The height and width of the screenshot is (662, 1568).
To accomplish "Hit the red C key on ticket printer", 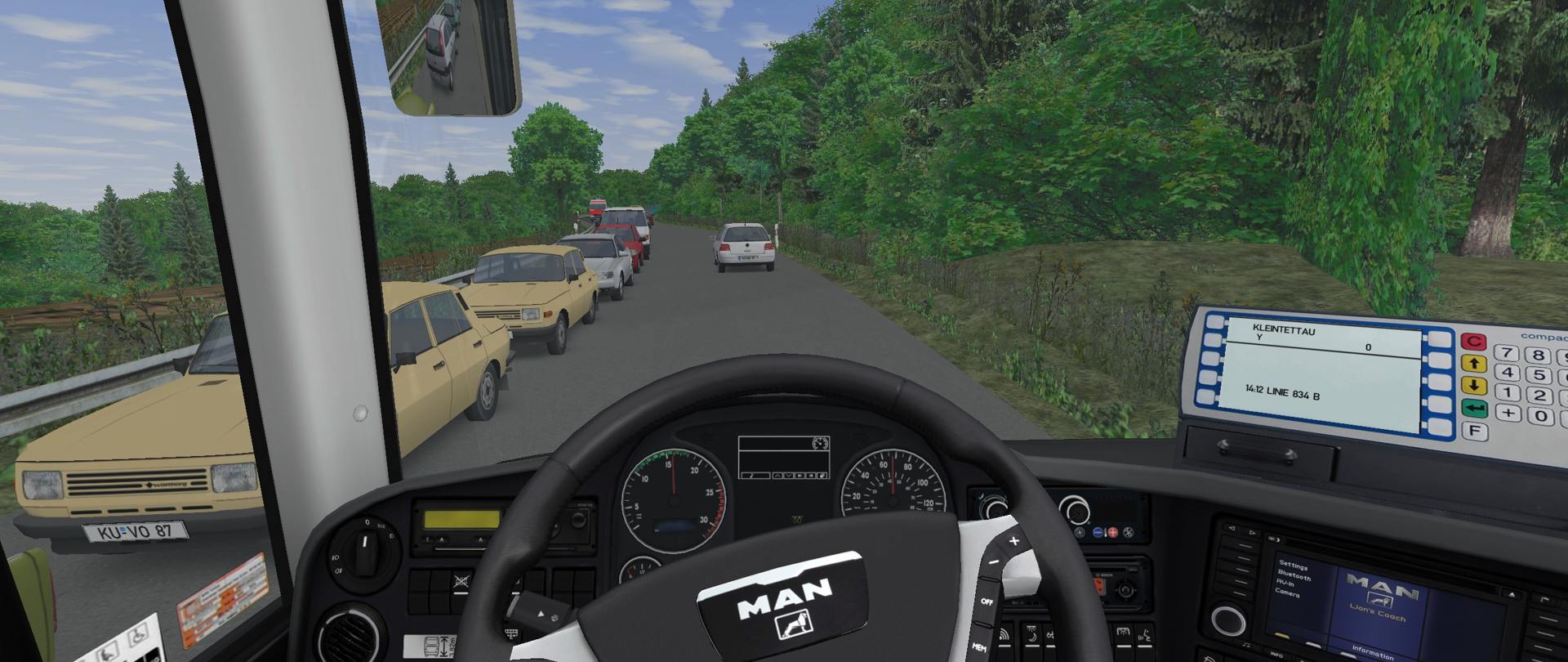I will pyautogui.click(x=1473, y=342).
